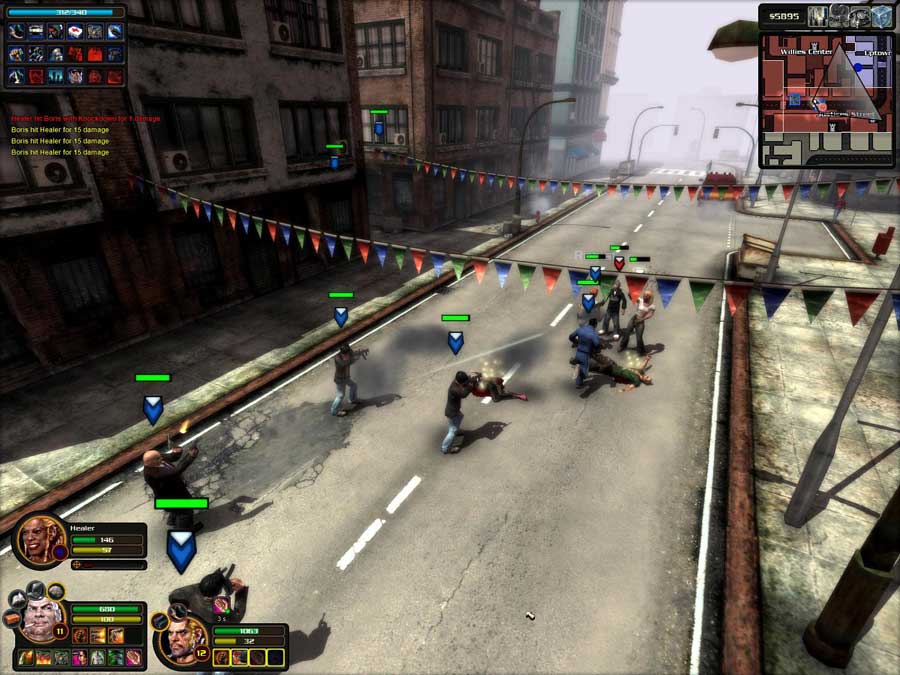
Task: Choose the cigar-smoking level 11 gangster portrait
Action: point(41,622)
